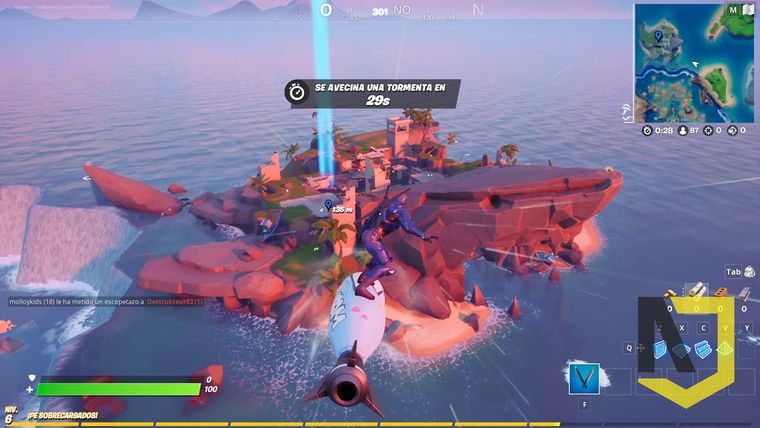Click the elimination feed message from molloykids
The height and width of the screenshot is (428, 760).
click(105, 301)
